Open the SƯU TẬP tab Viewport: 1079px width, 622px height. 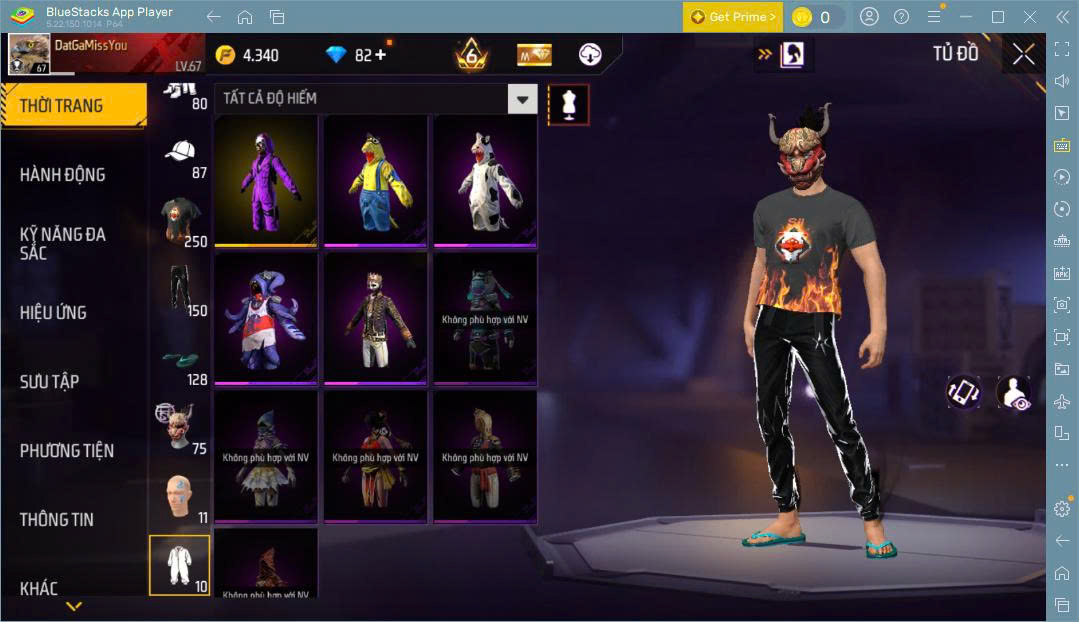[50, 381]
